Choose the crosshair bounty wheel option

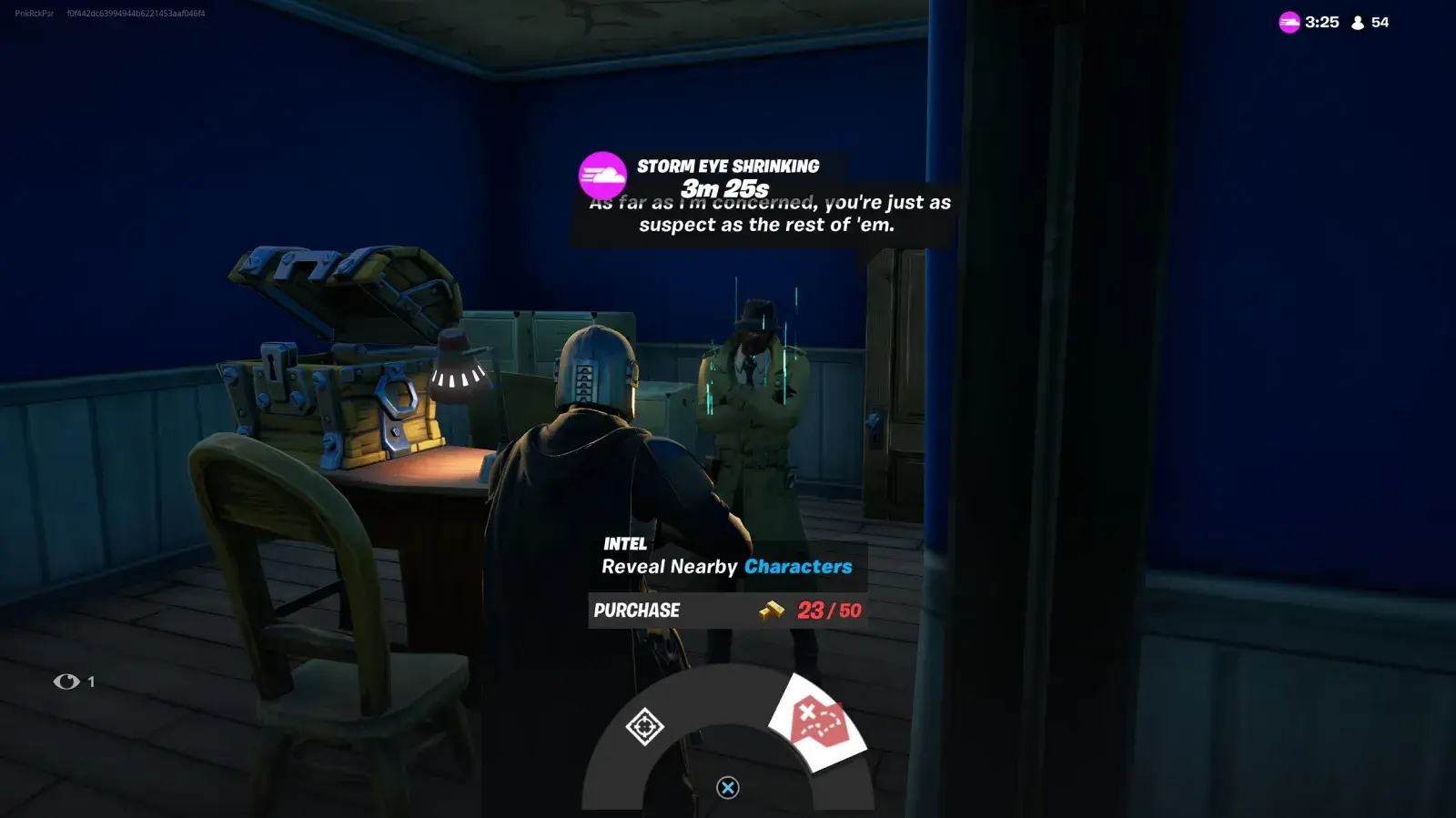(644, 726)
